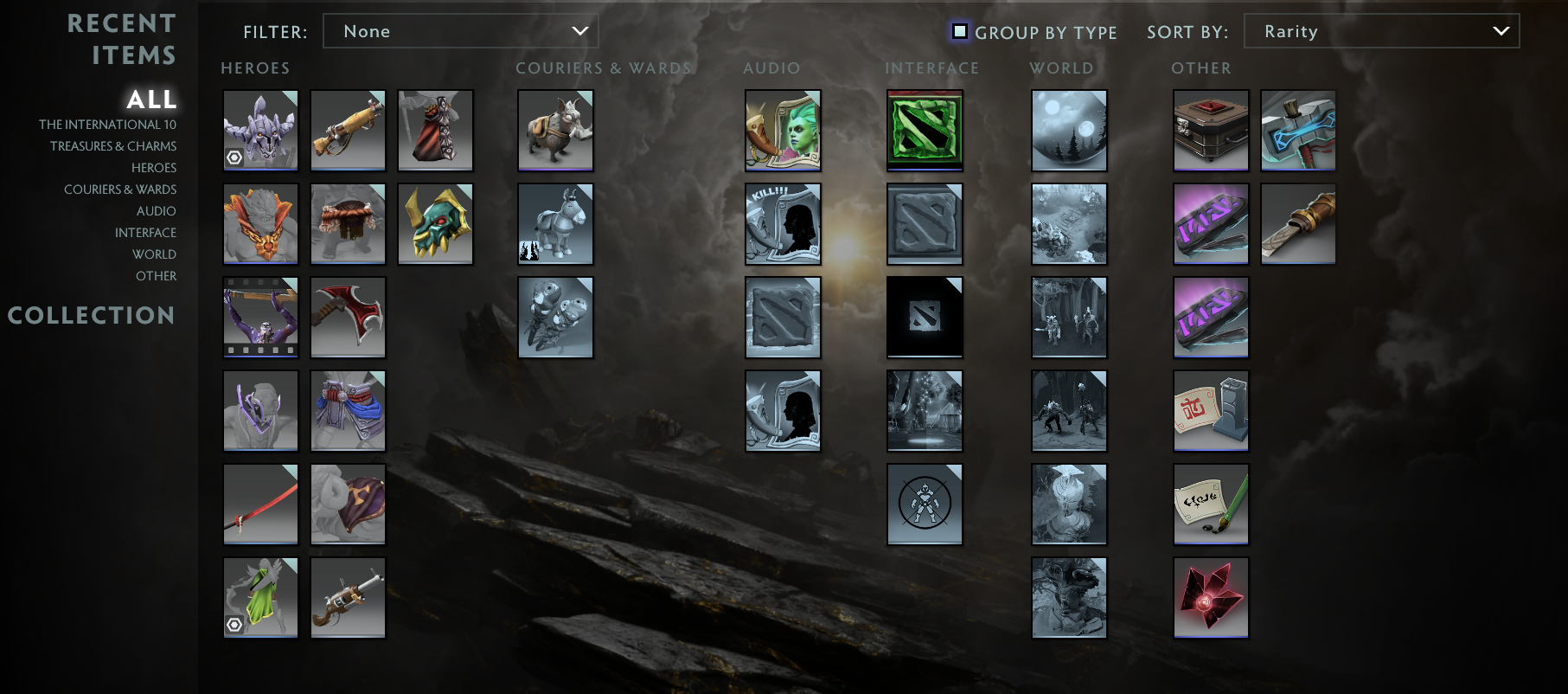Select the calligraphy brush scroll item

tap(1210, 504)
